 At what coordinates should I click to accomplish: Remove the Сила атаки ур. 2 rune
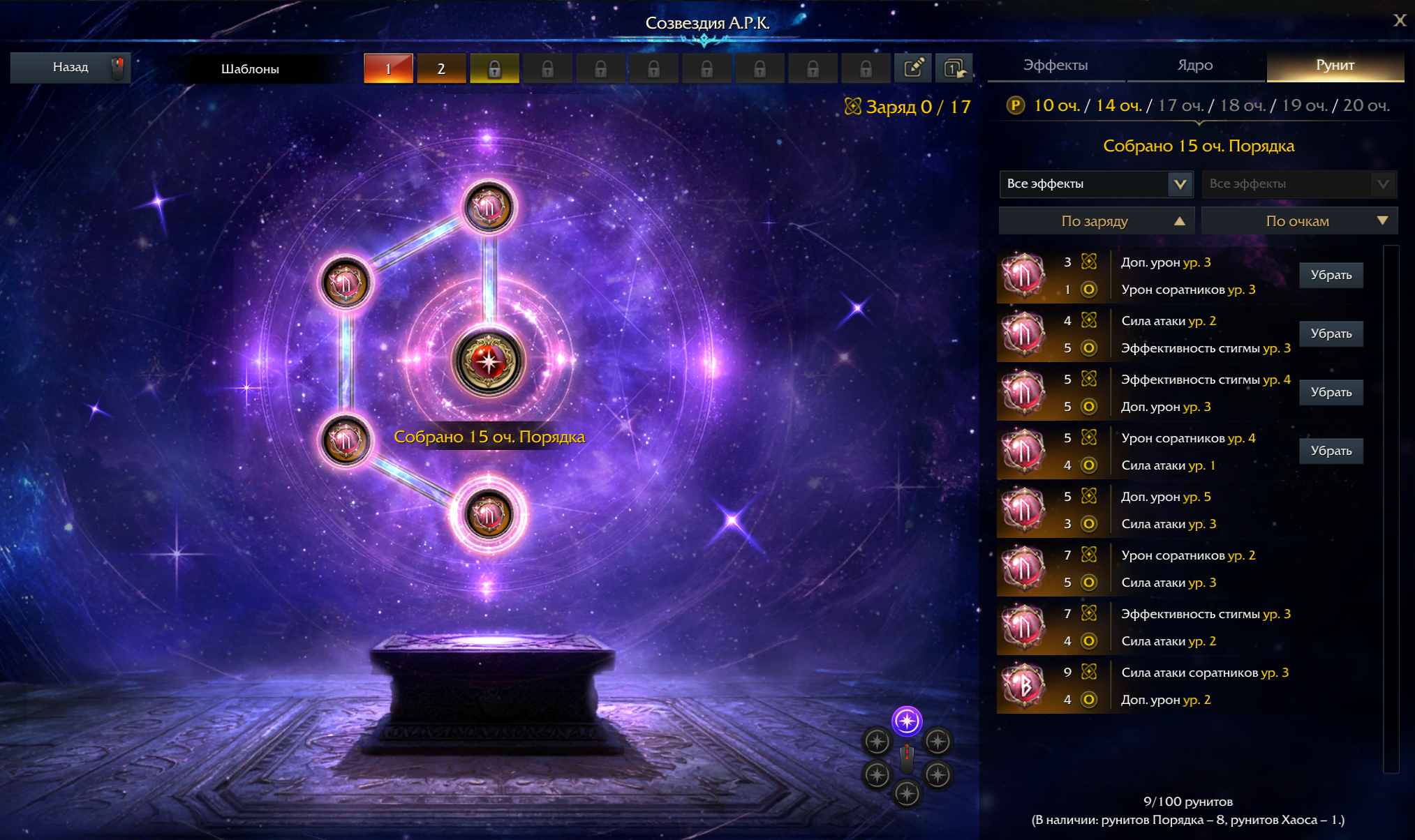coord(1331,333)
